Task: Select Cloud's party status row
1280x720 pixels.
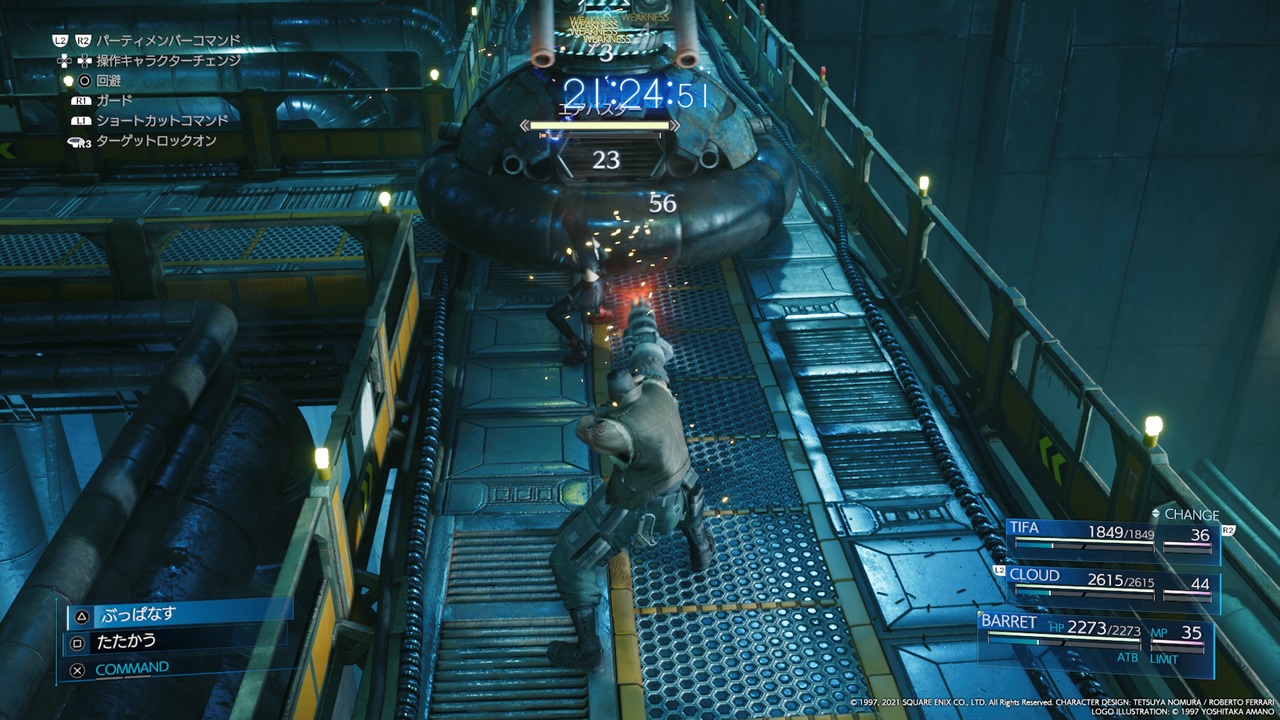Action: [x=1112, y=586]
